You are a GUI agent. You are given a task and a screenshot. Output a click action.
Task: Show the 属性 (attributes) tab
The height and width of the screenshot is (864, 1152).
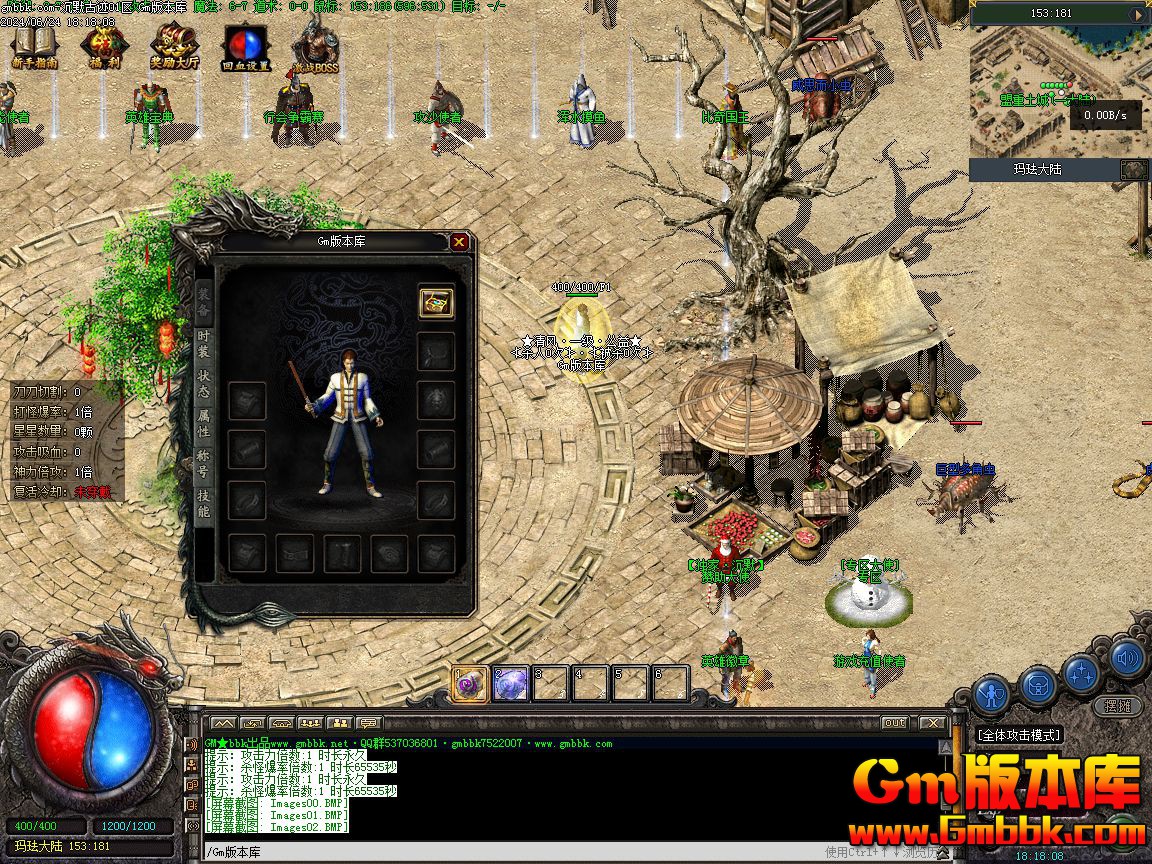click(203, 424)
